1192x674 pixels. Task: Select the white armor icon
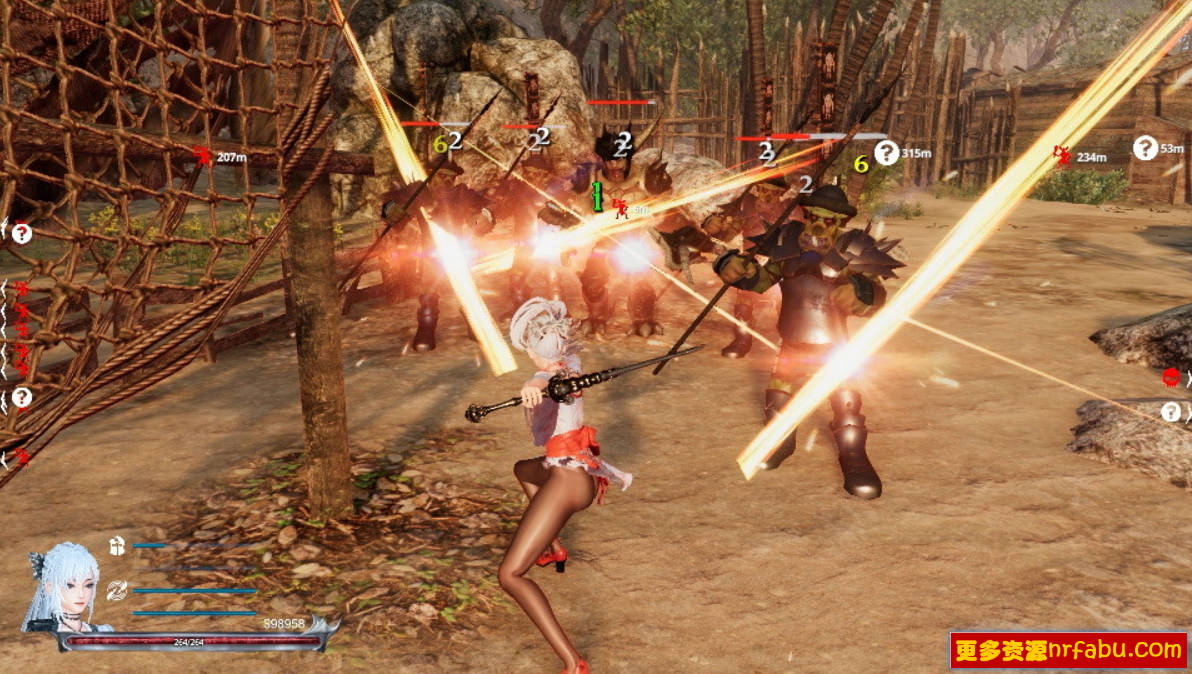click(117, 545)
